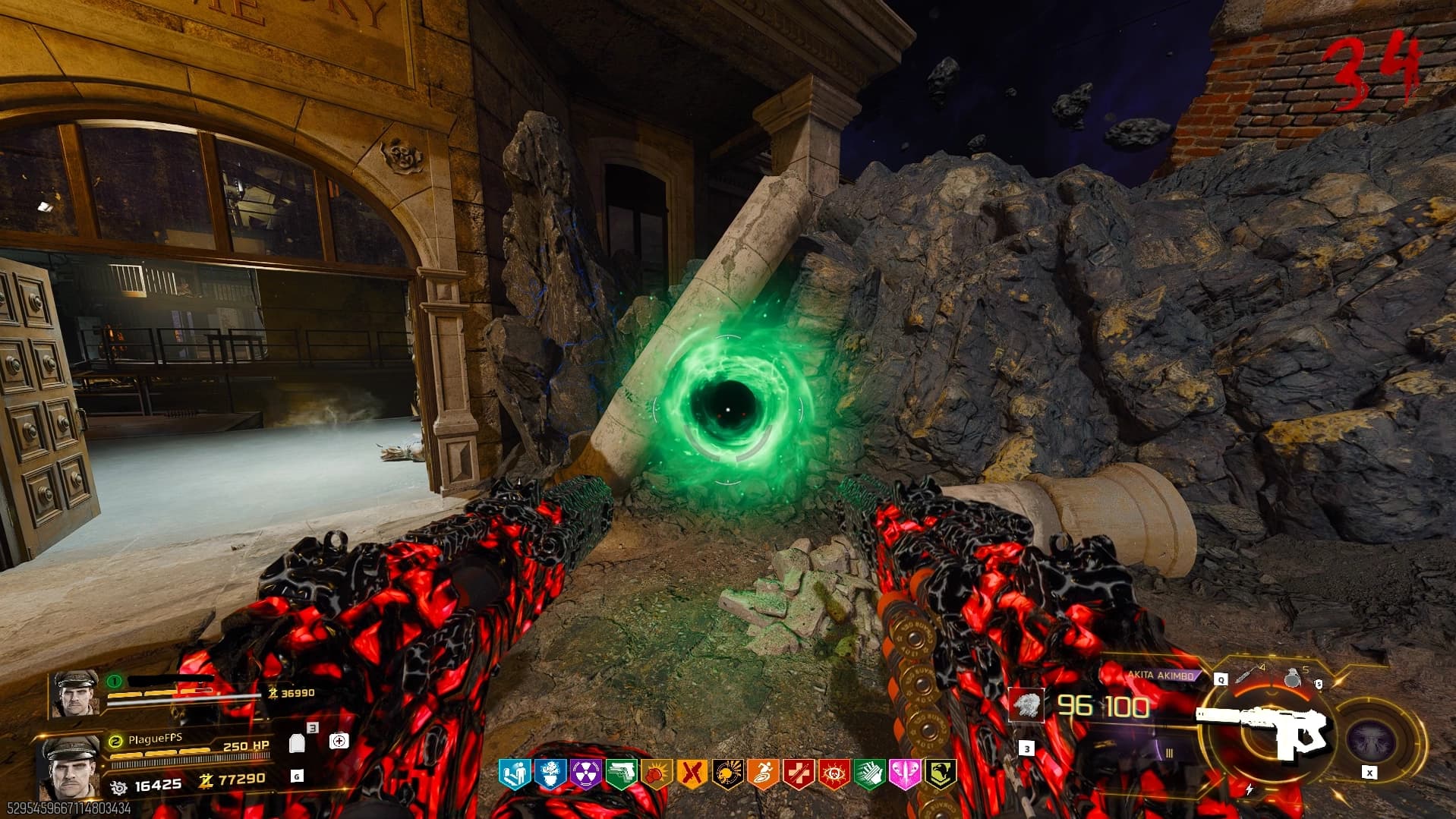Viewport: 1456px width, 819px height.
Task: Select the Stamin-Up running figure perk
Action: pyautogui.click(x=763, y=773)
